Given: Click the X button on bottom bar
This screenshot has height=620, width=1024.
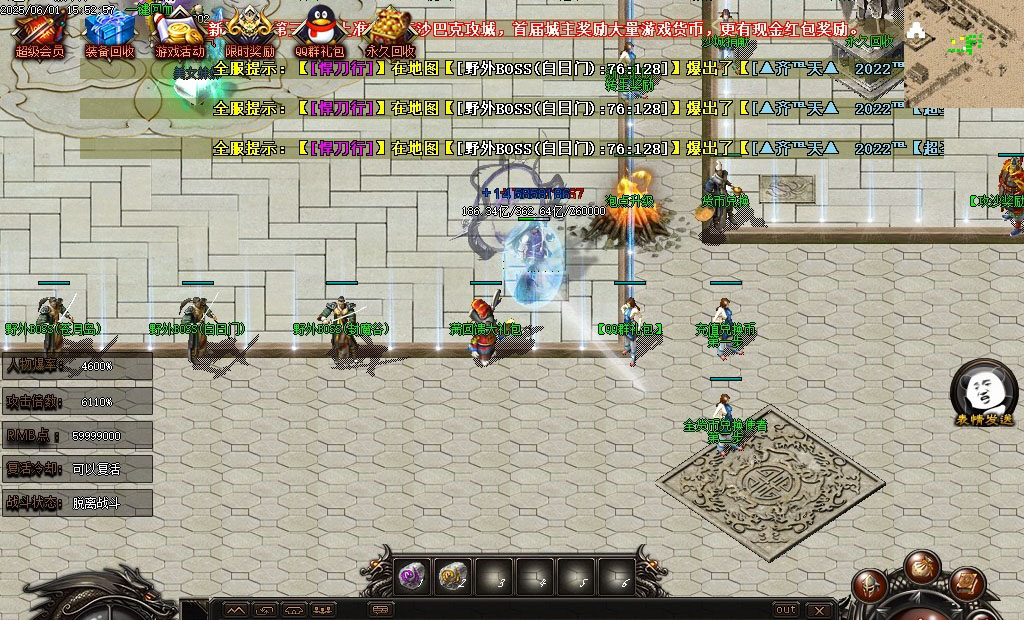Looking at the screenshot, I should click(x=820, y=609).
